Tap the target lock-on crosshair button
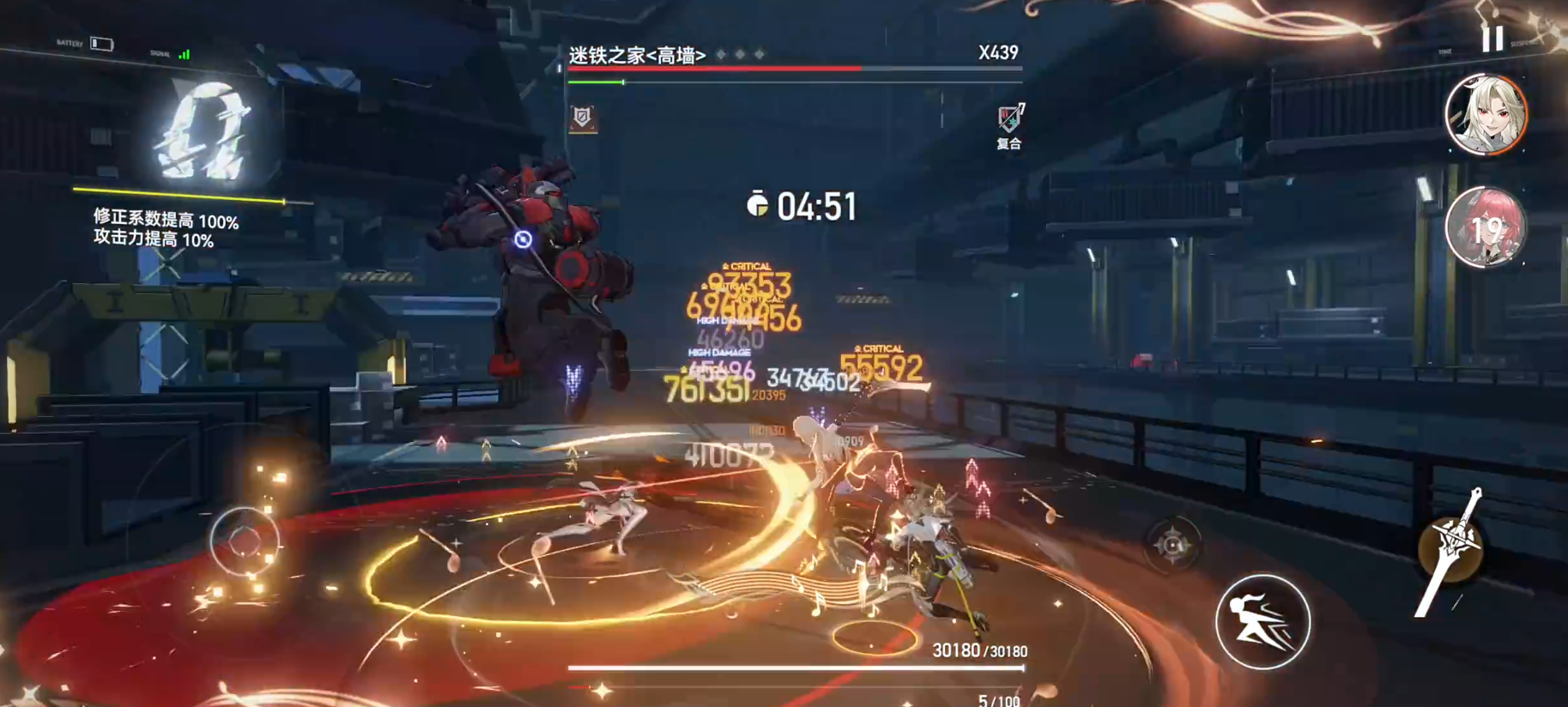1568x707 pixels. [x=1172, y=545]
